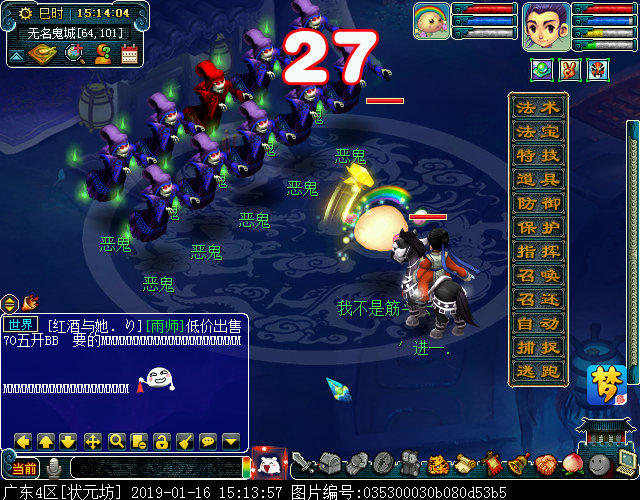Open the 法术 spell menu
640x500 pixels.
click(538, 107)
